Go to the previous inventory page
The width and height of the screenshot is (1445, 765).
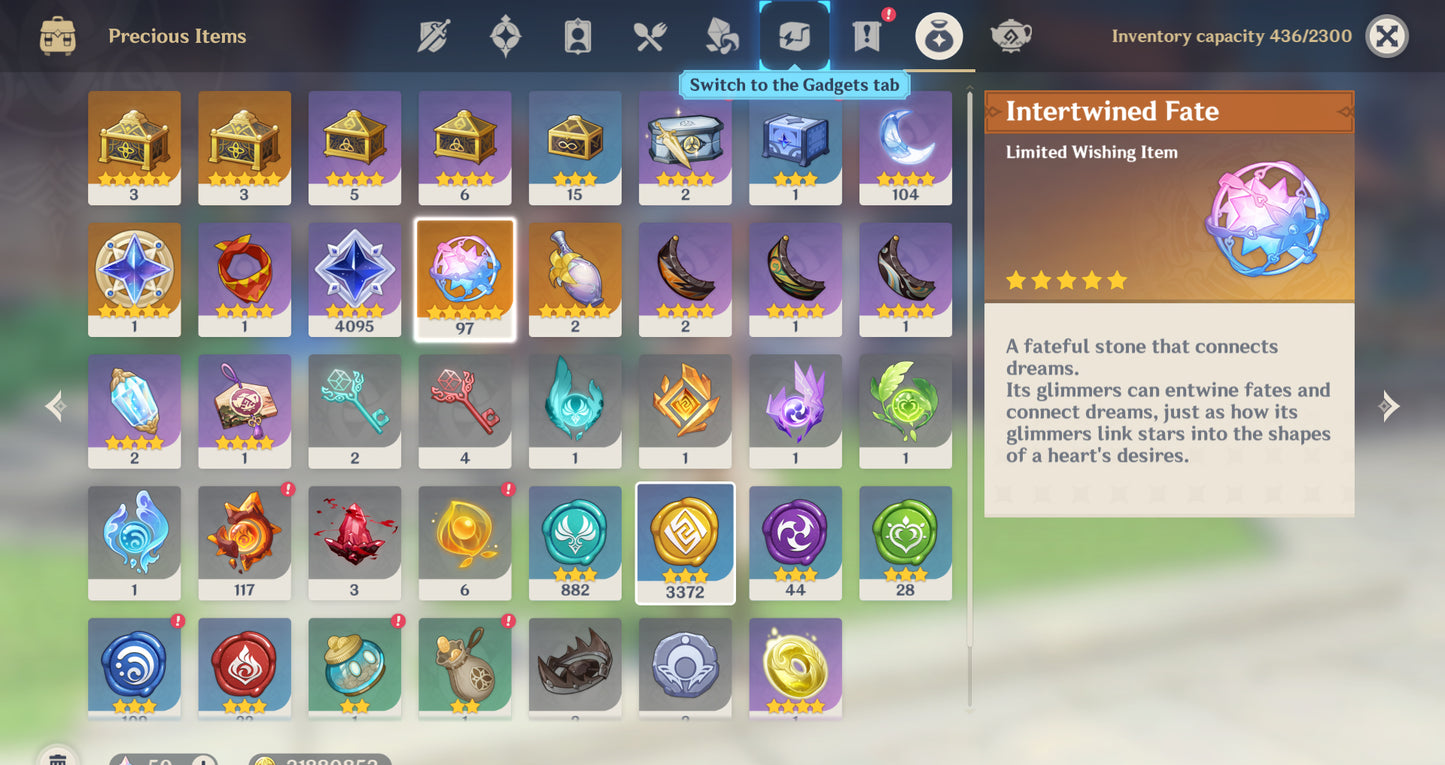point(55,405)
